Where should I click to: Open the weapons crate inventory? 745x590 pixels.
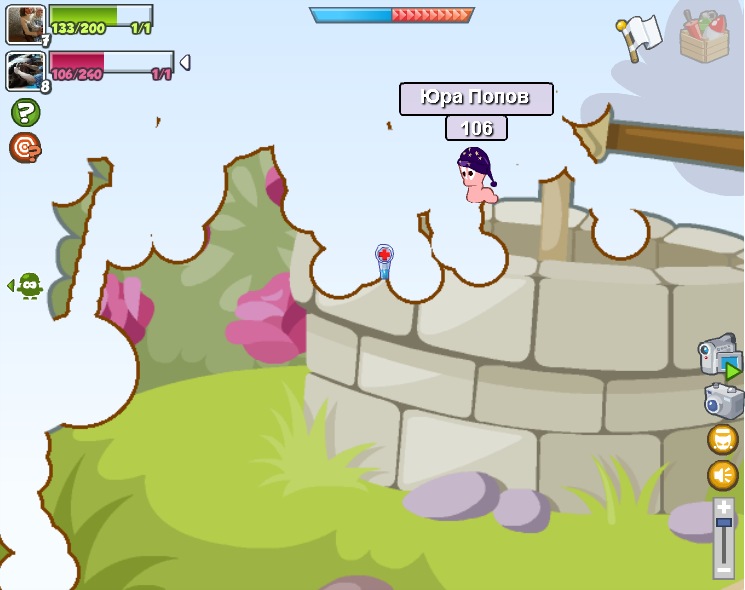(704, 37)
